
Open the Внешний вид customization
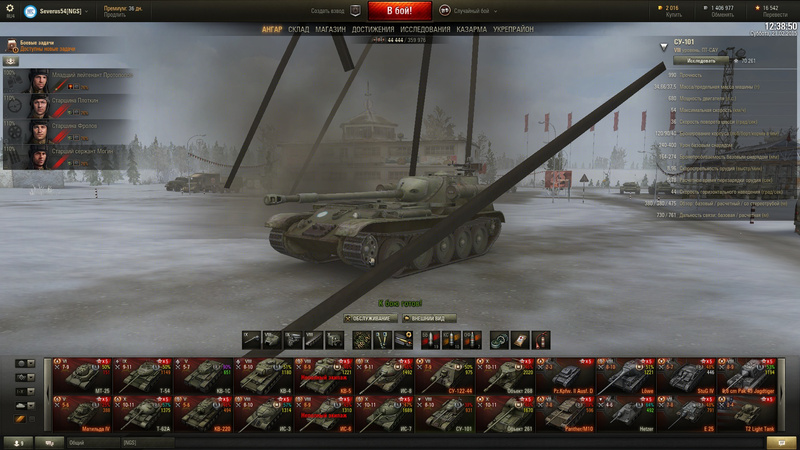click(429, 318)
